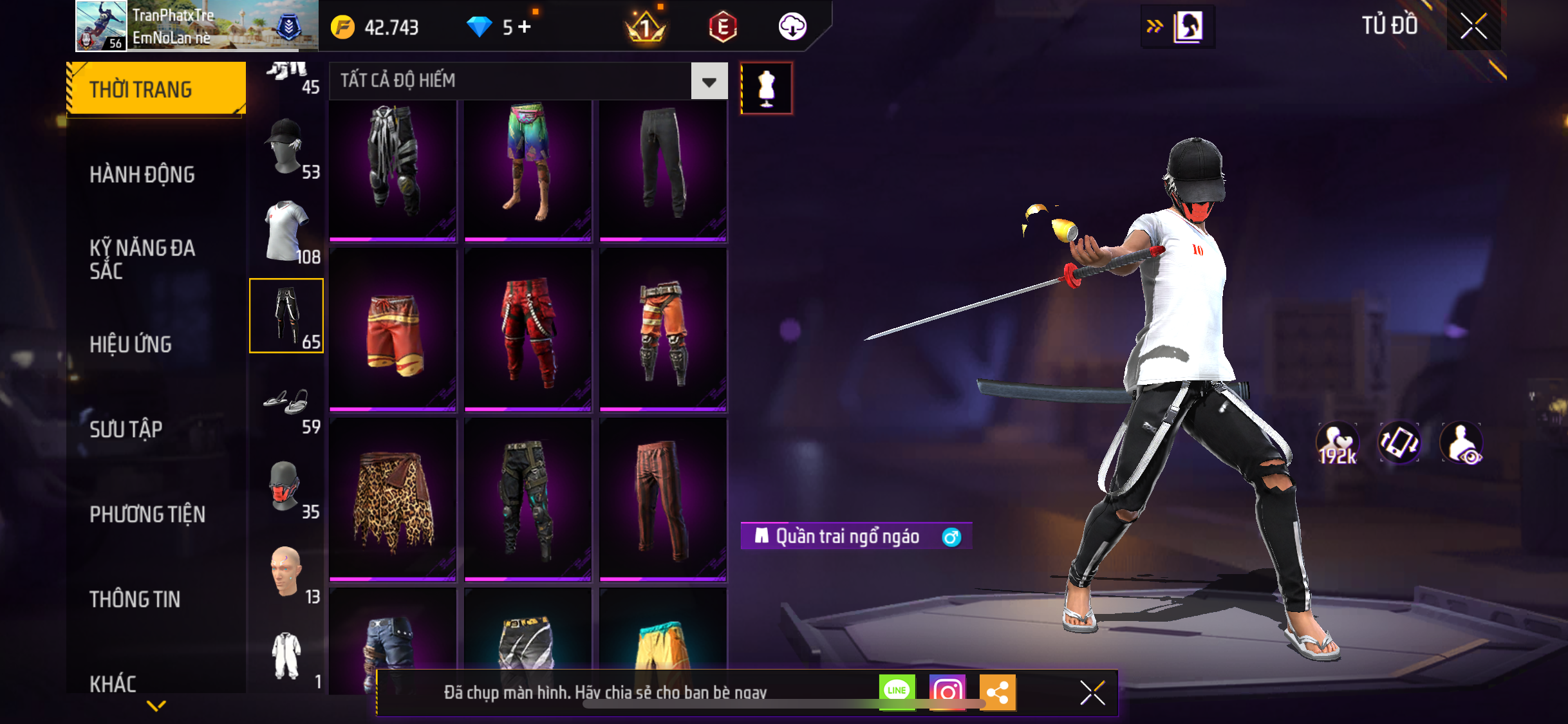
Task: Select the colorful rainbow shorts item
Action: [x=528, y=163]
